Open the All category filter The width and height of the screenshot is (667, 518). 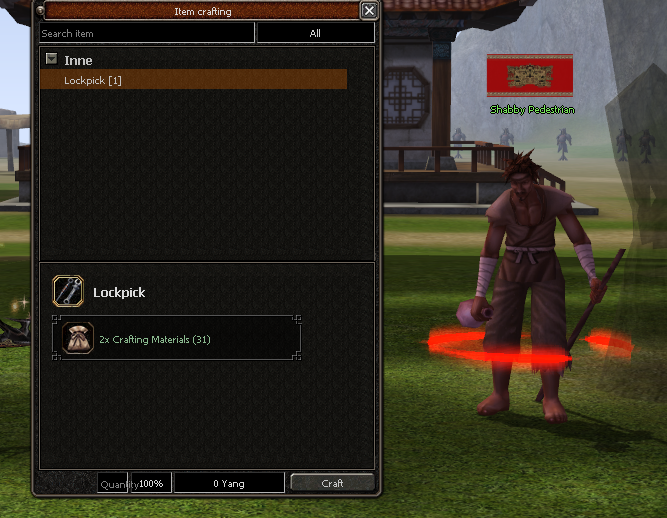[x=315, y=34]
